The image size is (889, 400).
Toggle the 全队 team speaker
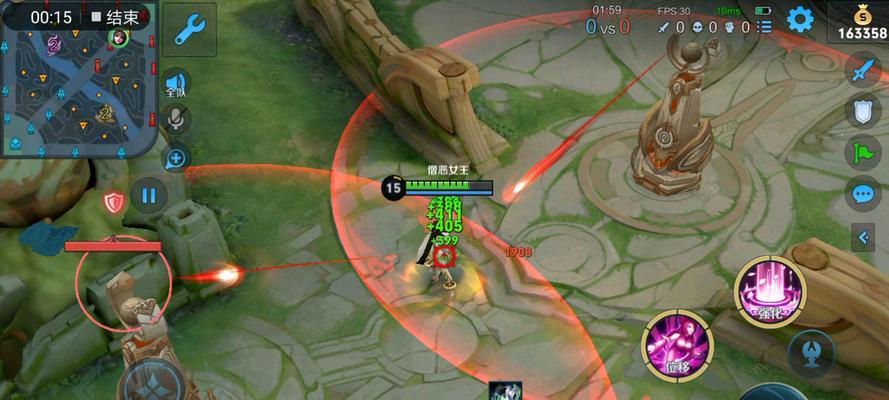point(176,84)
